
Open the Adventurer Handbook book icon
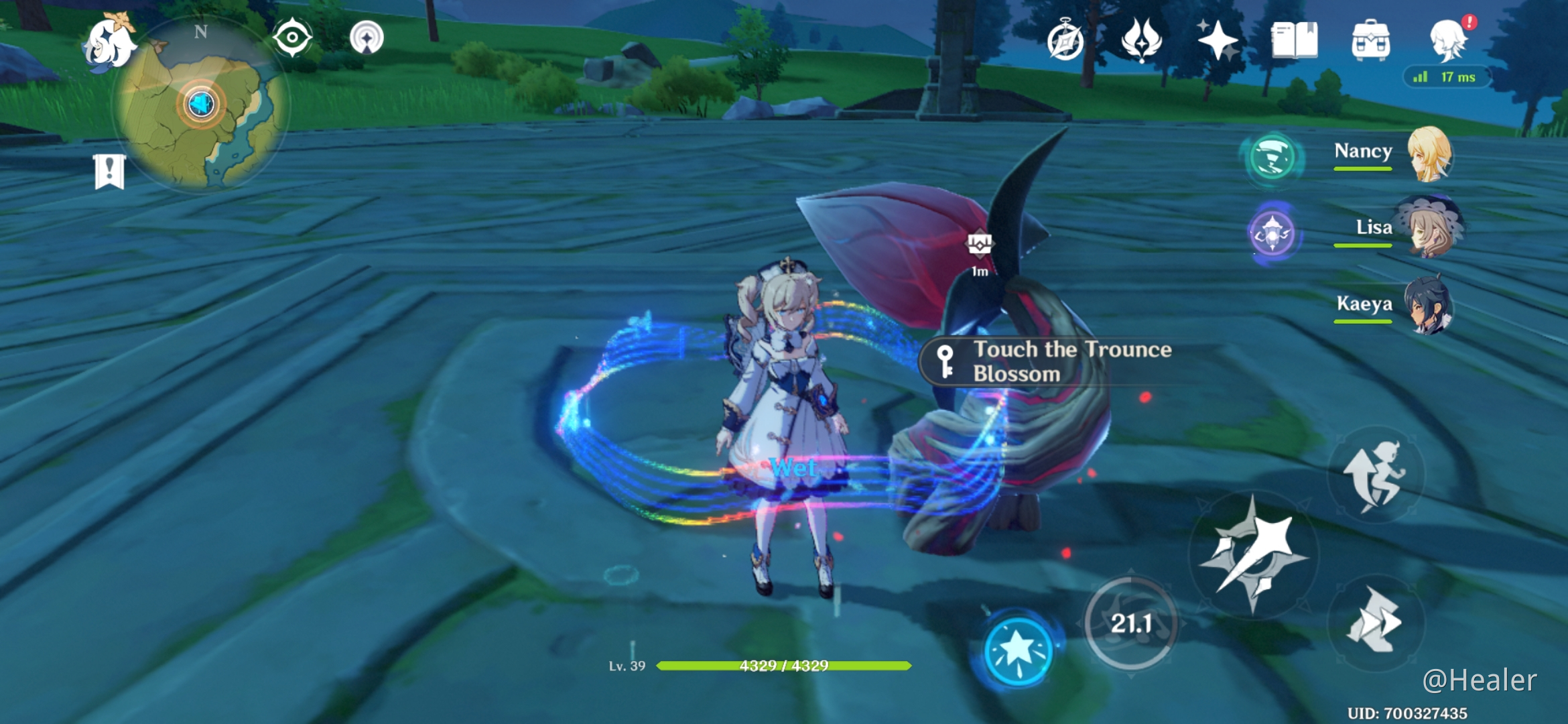pos(1294,40)
